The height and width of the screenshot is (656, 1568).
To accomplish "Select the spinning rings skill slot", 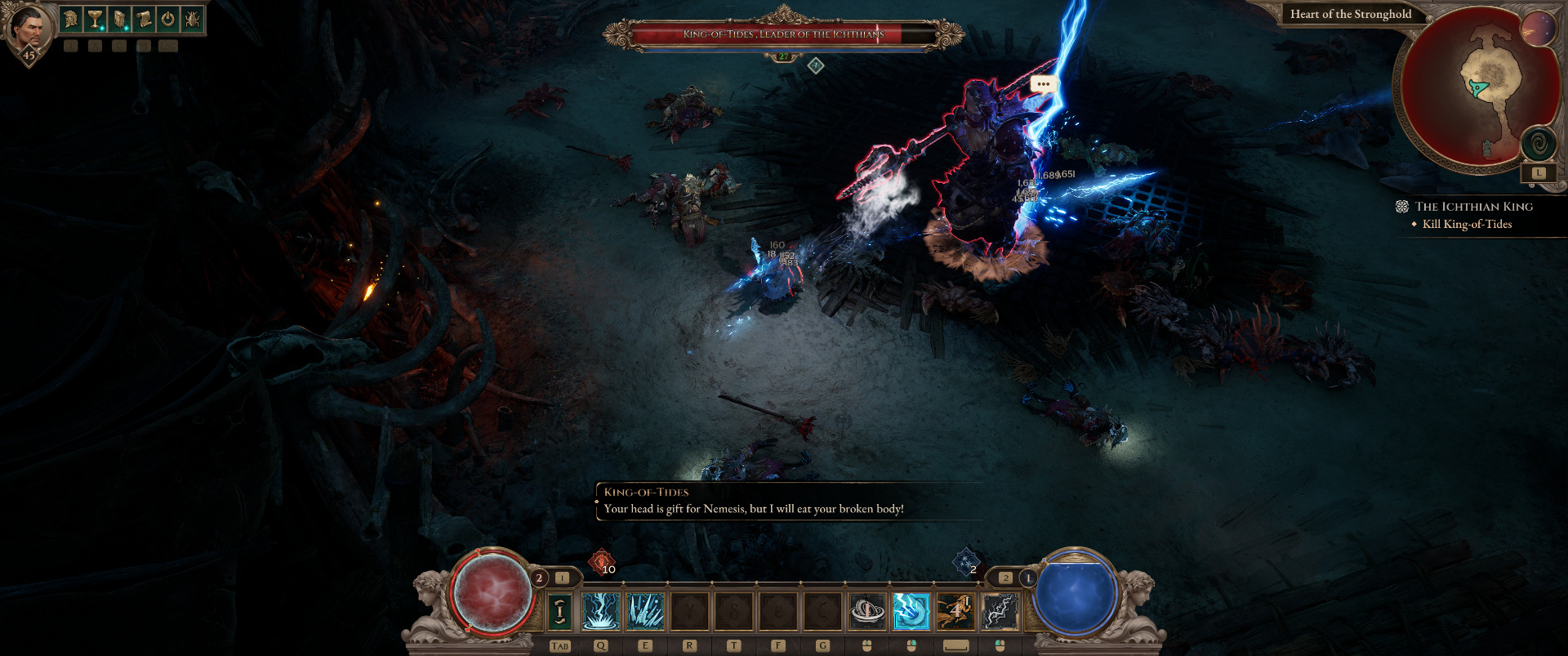I will click(x=867, y=611).
